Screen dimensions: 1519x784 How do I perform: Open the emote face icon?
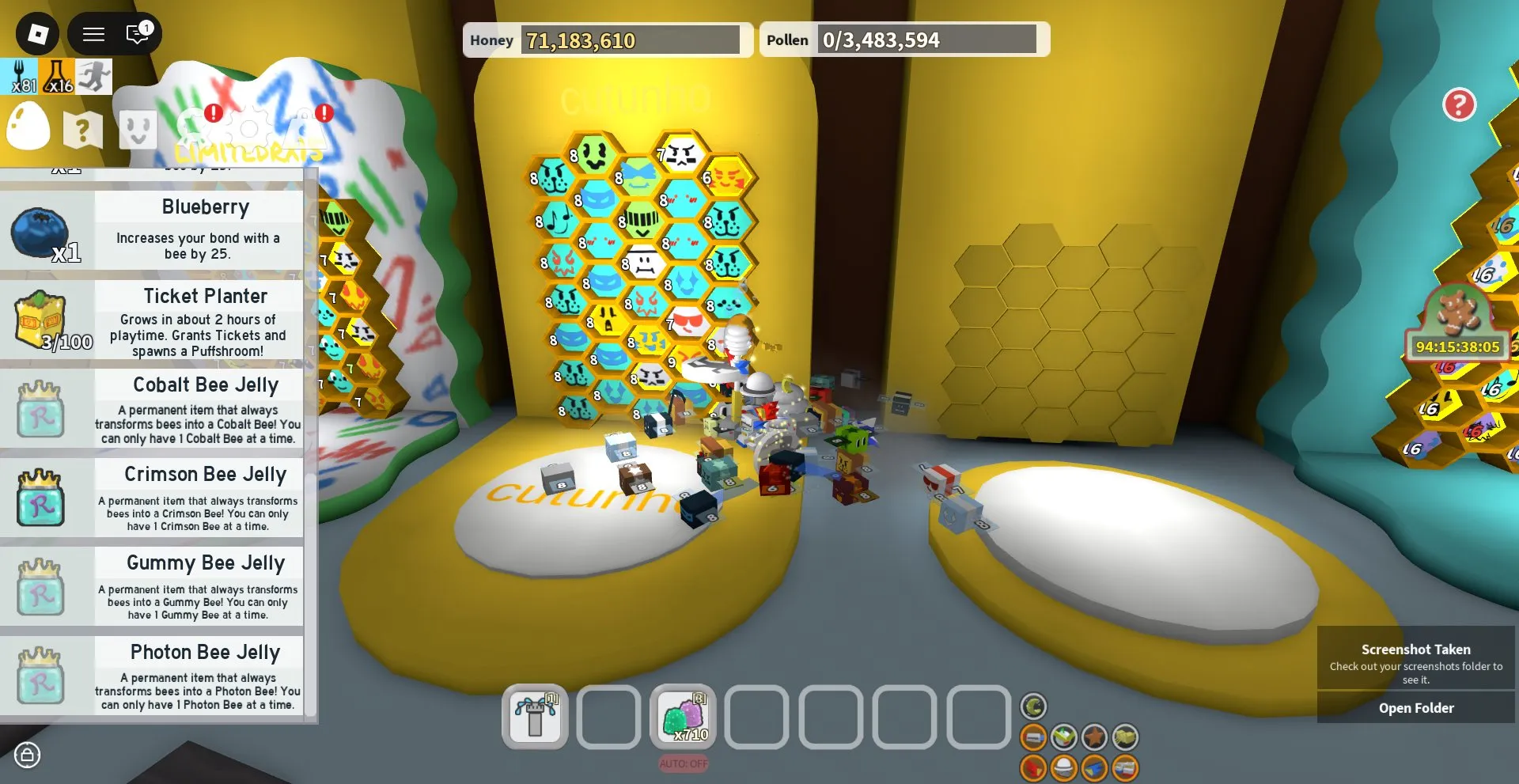136,131
